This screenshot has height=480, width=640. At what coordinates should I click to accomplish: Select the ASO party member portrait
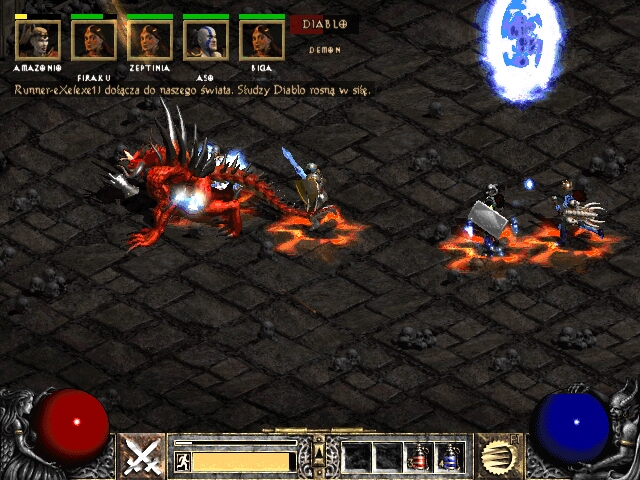(205, 40)
